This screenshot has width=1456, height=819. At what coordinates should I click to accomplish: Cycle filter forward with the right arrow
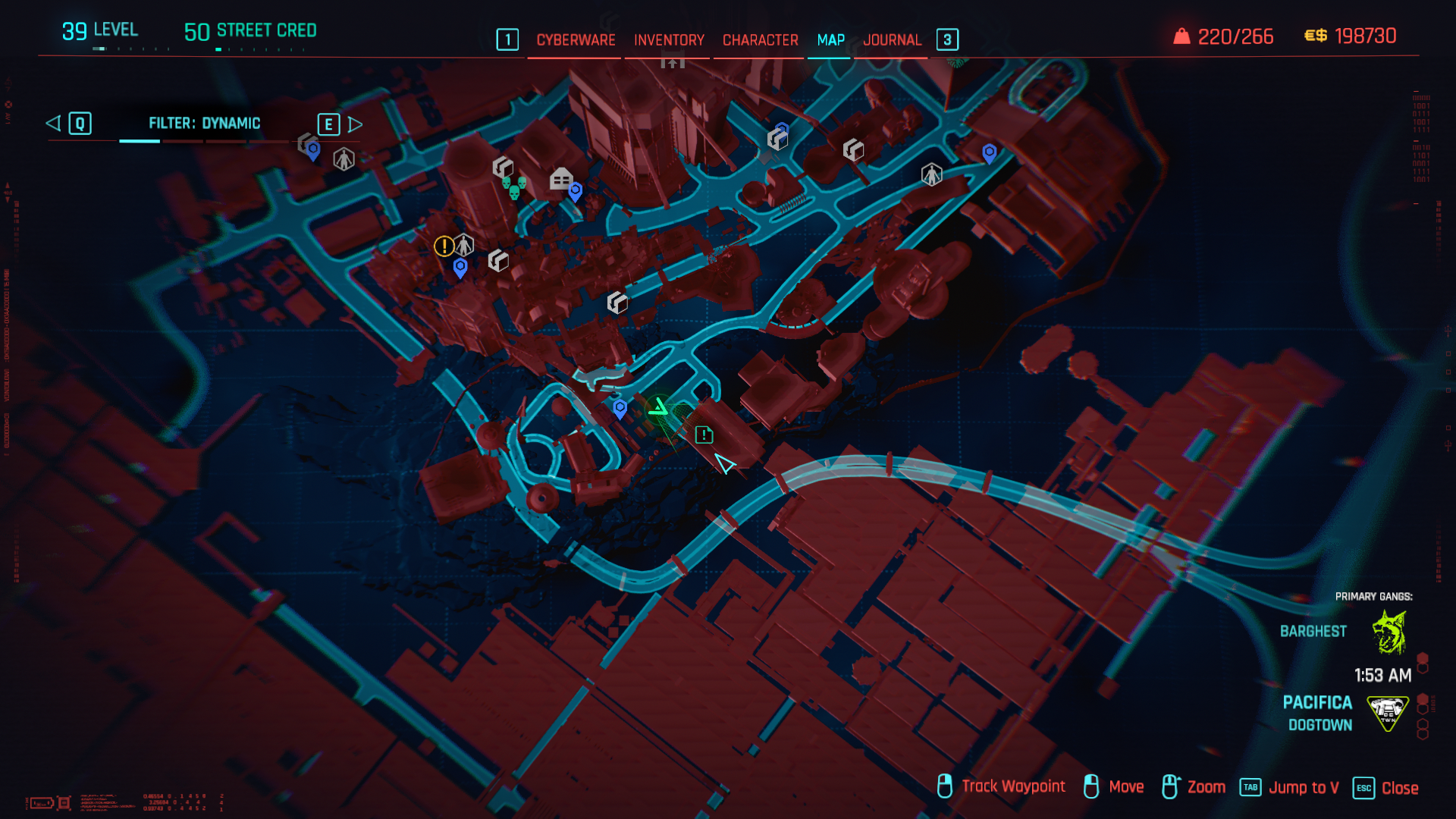tap(357, 124)
